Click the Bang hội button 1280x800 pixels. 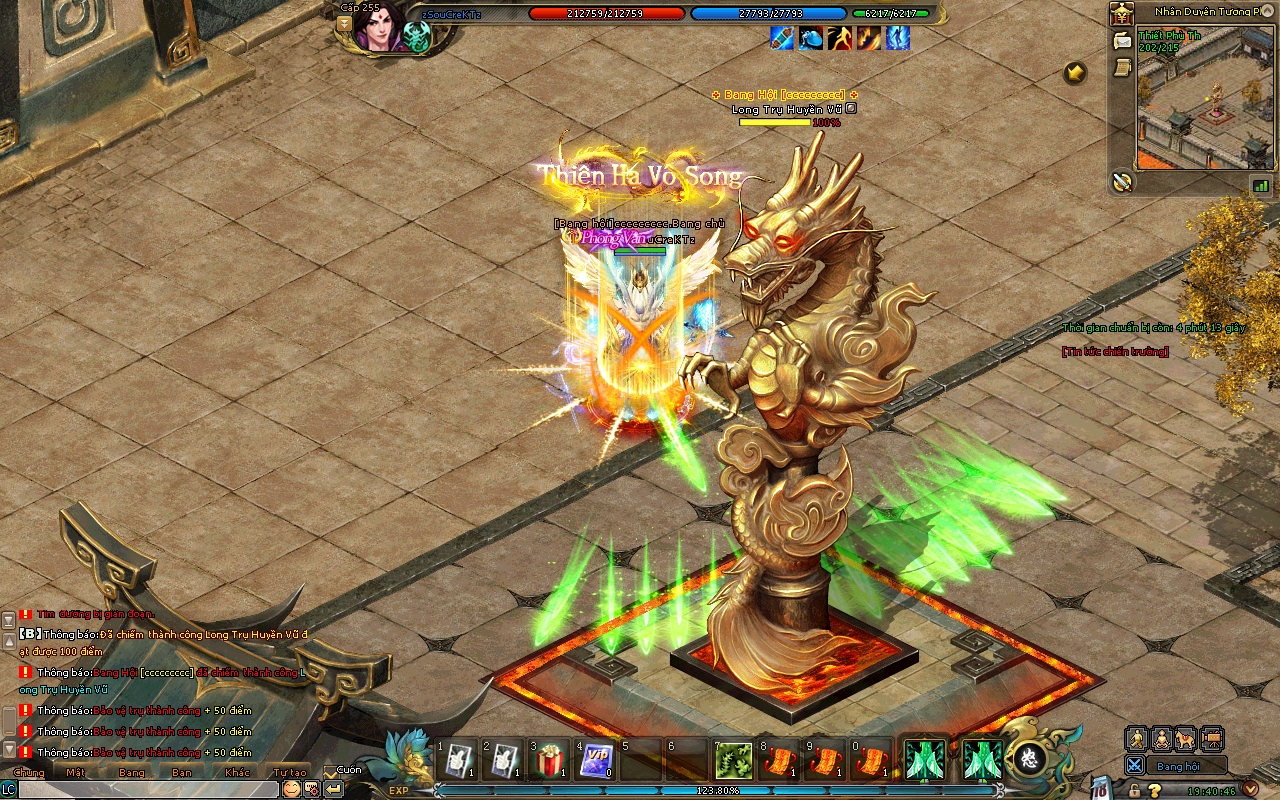pyautogui.click(x=1177, y=766)
